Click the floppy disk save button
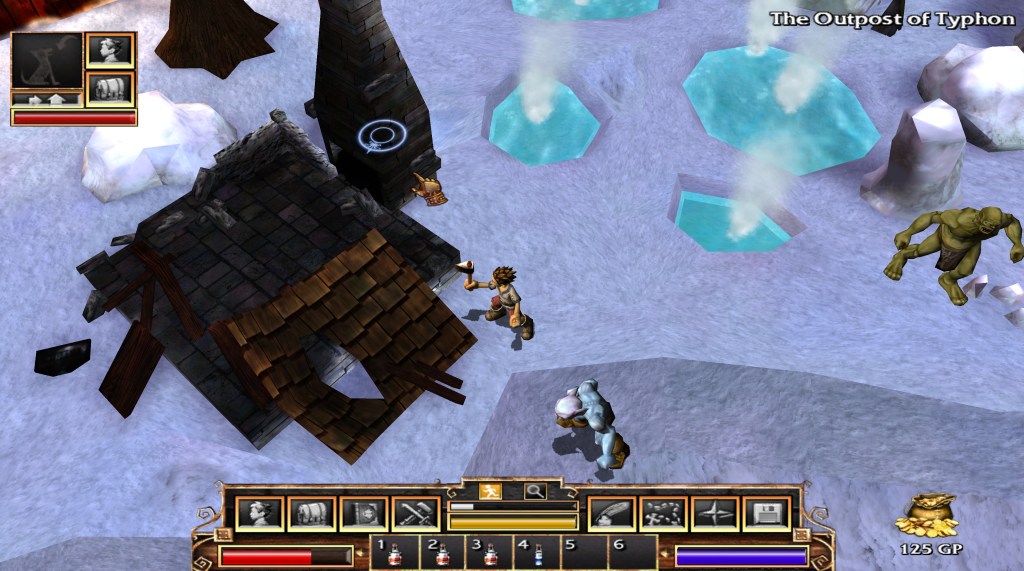Viewport: 1024px width, 571px height. (x=767, y=513)
